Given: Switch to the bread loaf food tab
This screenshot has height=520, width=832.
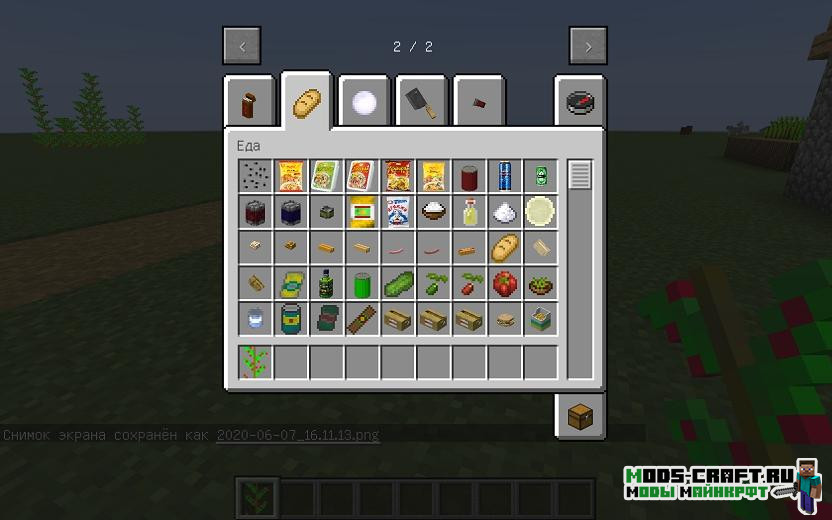Looking at the screenshot, I should coord(306,101).
